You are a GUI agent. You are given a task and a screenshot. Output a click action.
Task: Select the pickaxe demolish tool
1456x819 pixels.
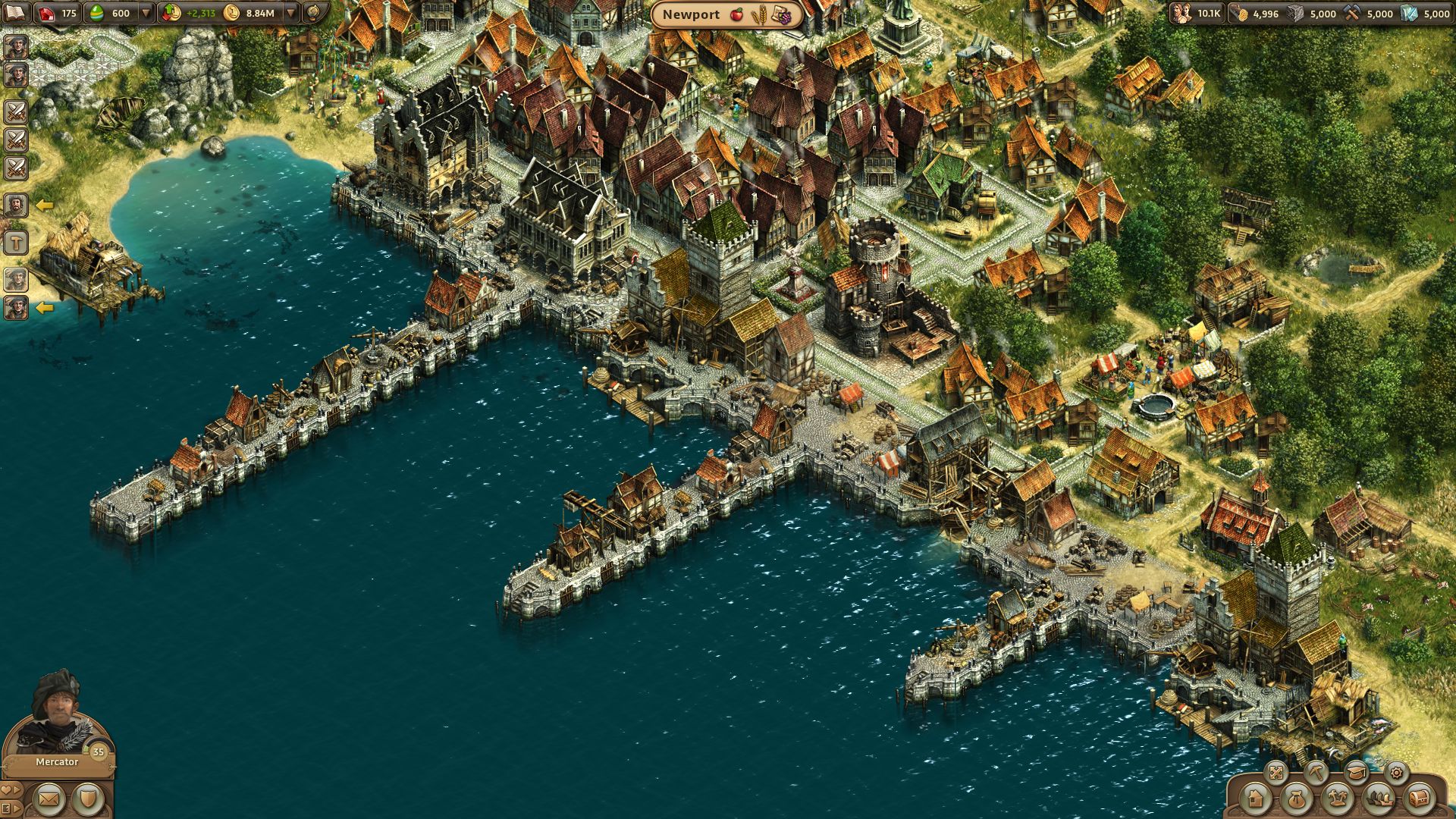[x=1316, y=772]
